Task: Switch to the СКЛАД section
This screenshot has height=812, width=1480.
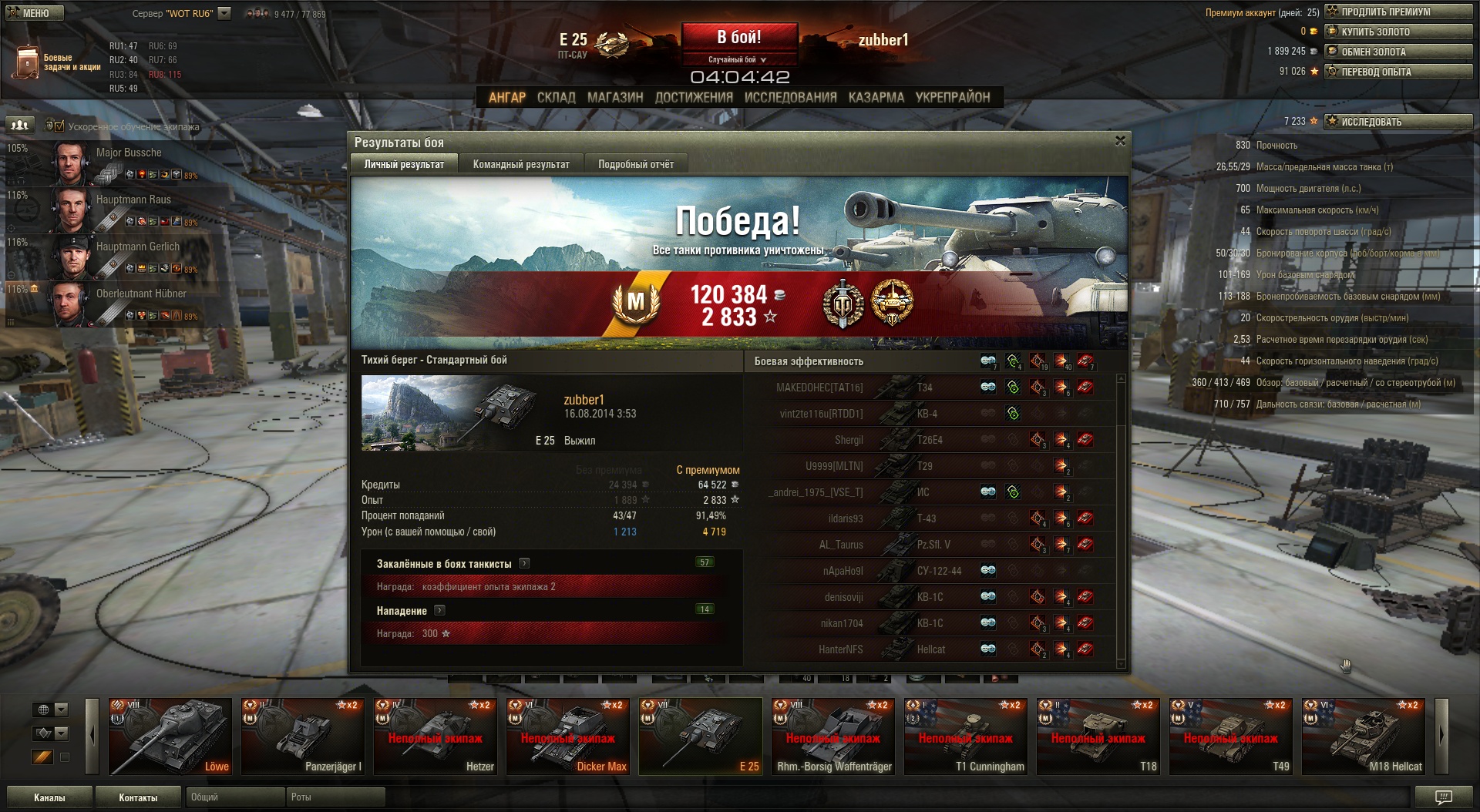Action: [x=556, y=98]
